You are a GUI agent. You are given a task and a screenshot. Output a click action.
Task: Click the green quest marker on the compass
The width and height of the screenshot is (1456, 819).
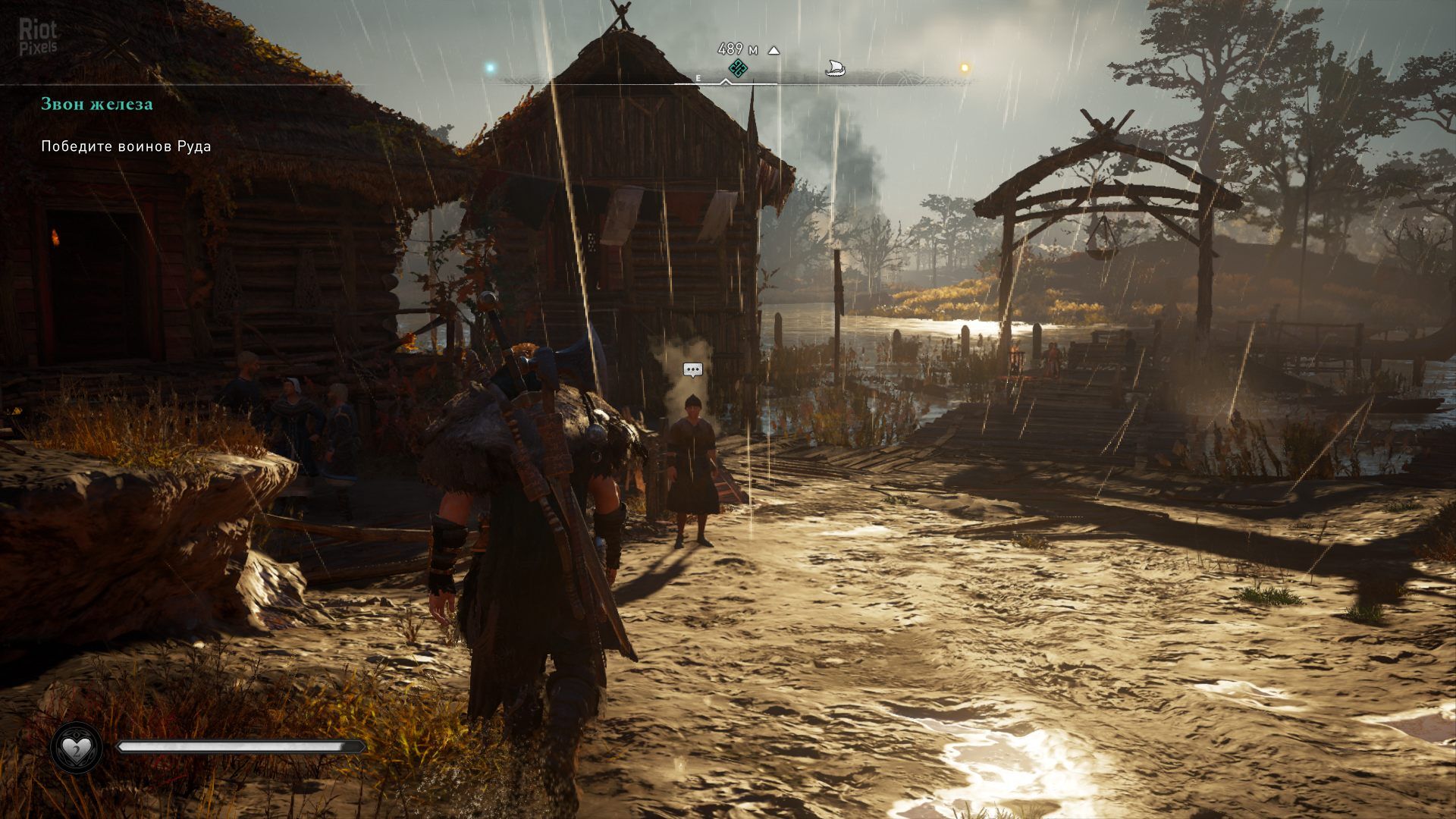coord(738,69)
